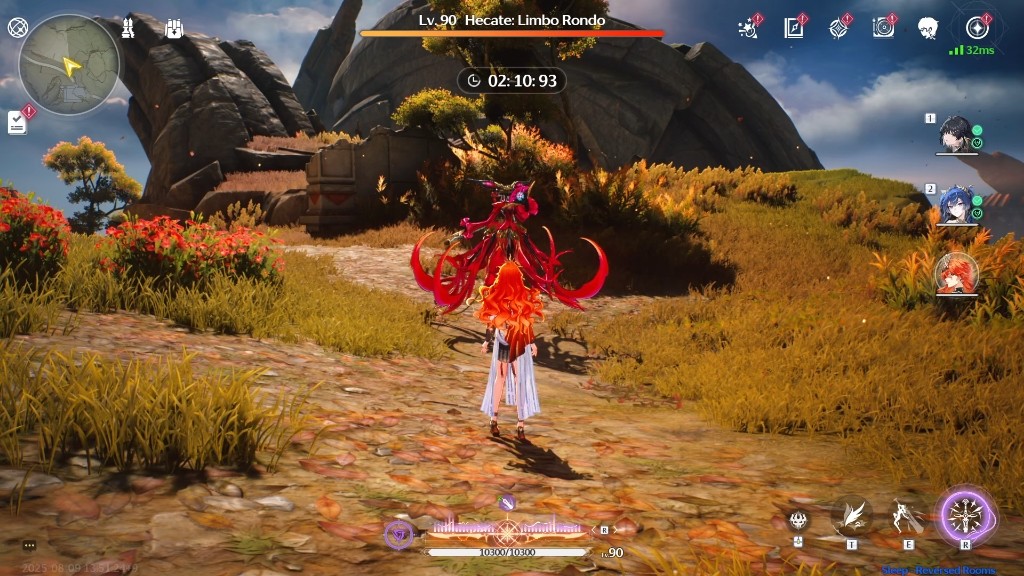Open the circled star menu icon
This screenshot has height=576, width=1024.
pos(977,28)
